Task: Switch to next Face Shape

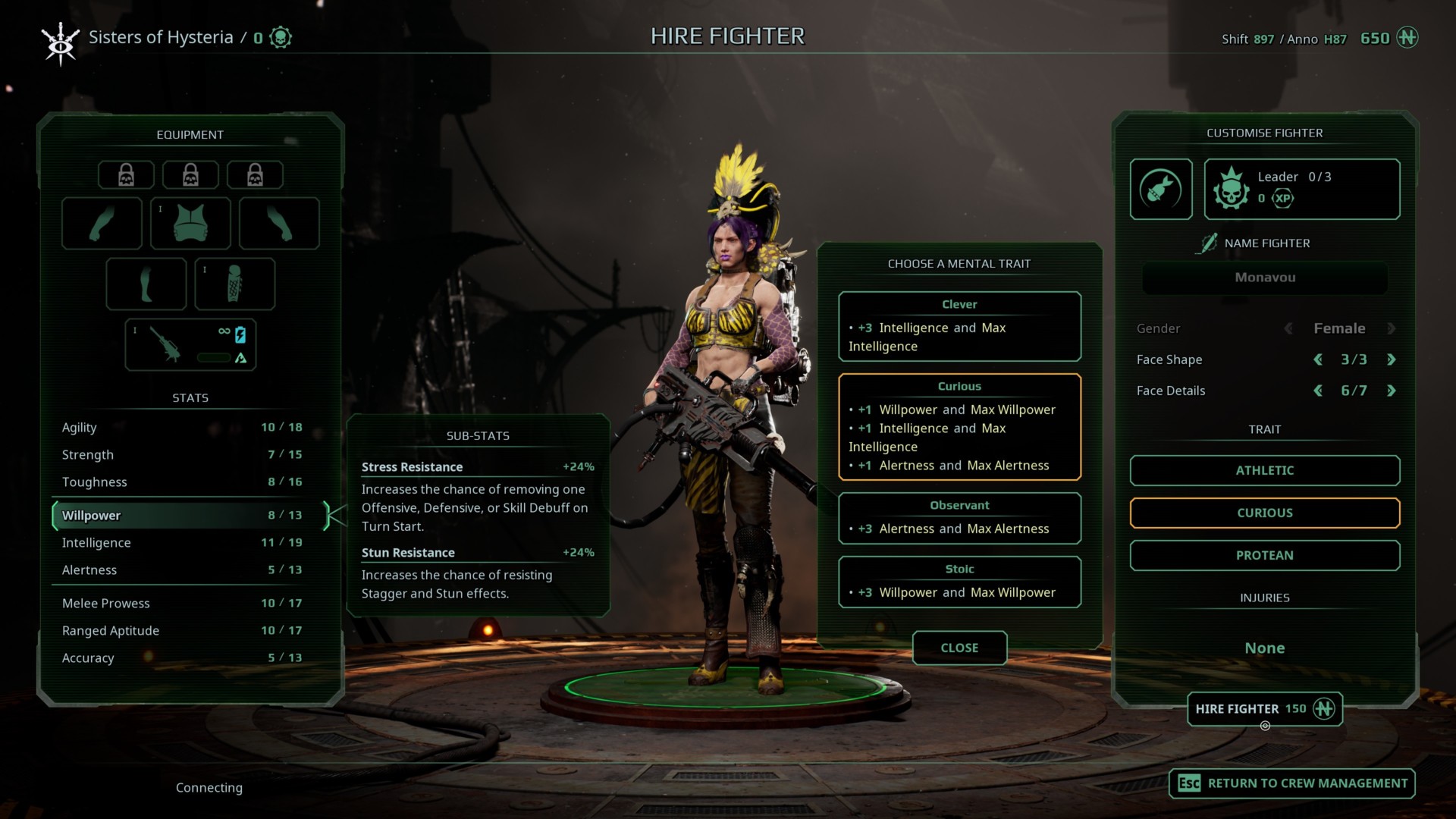Action: (x=1391, y=359)
